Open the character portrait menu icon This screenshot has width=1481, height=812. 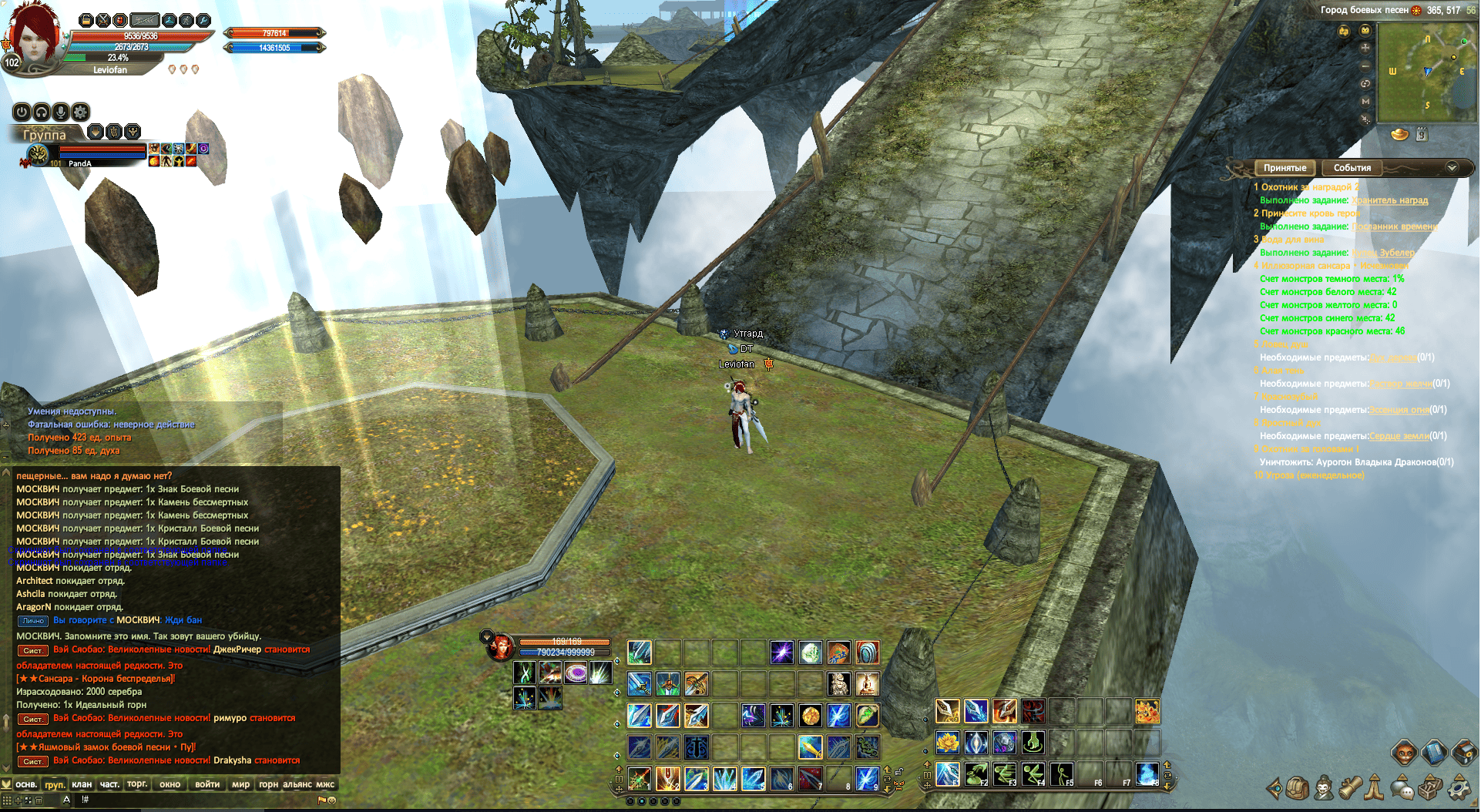pyautogui.click(x=1324, y=787)
